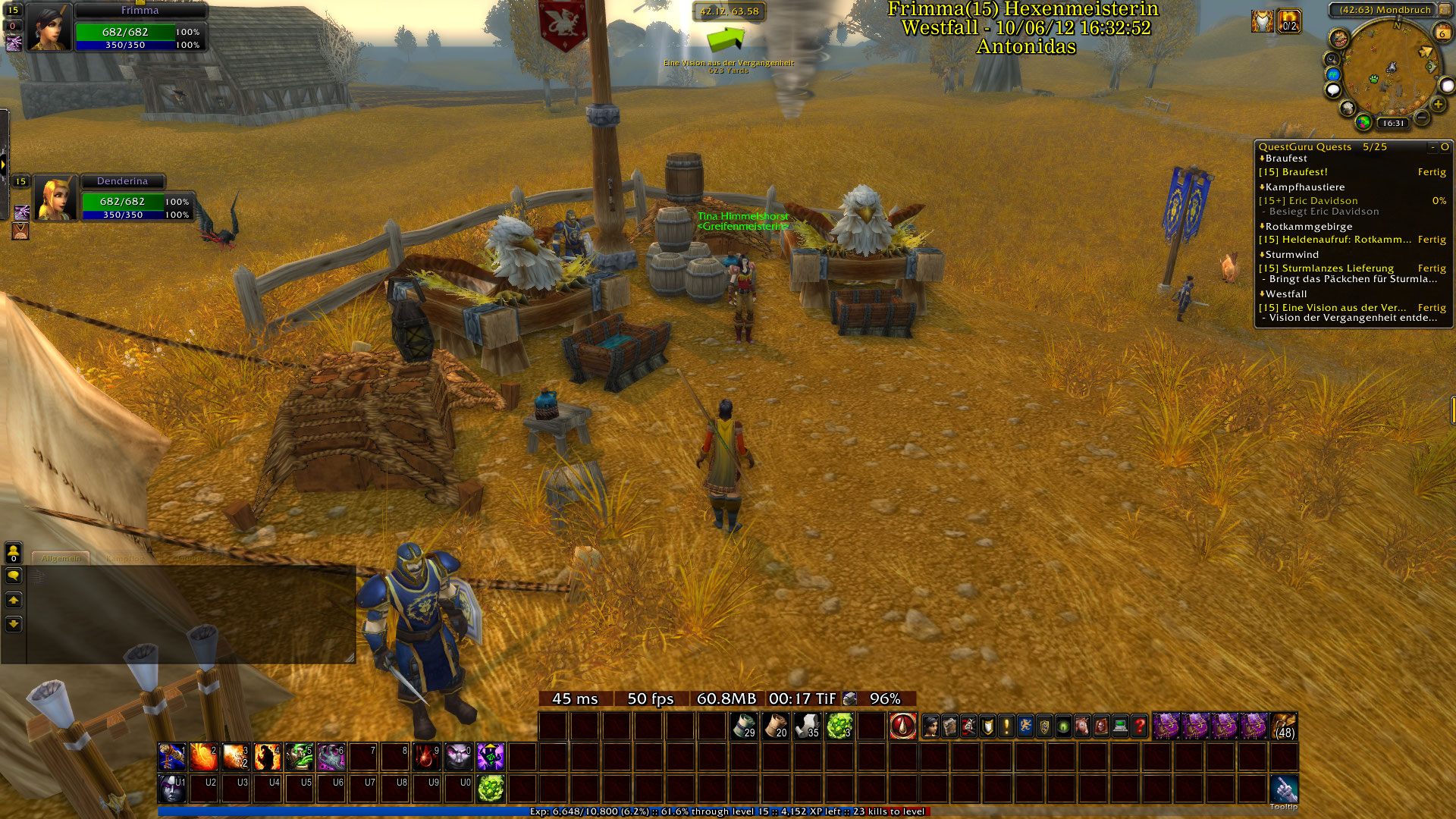The height and width of the screenshot is (819, 1456).
Task: Open the main backpack showing 48
Action: 1284,726
